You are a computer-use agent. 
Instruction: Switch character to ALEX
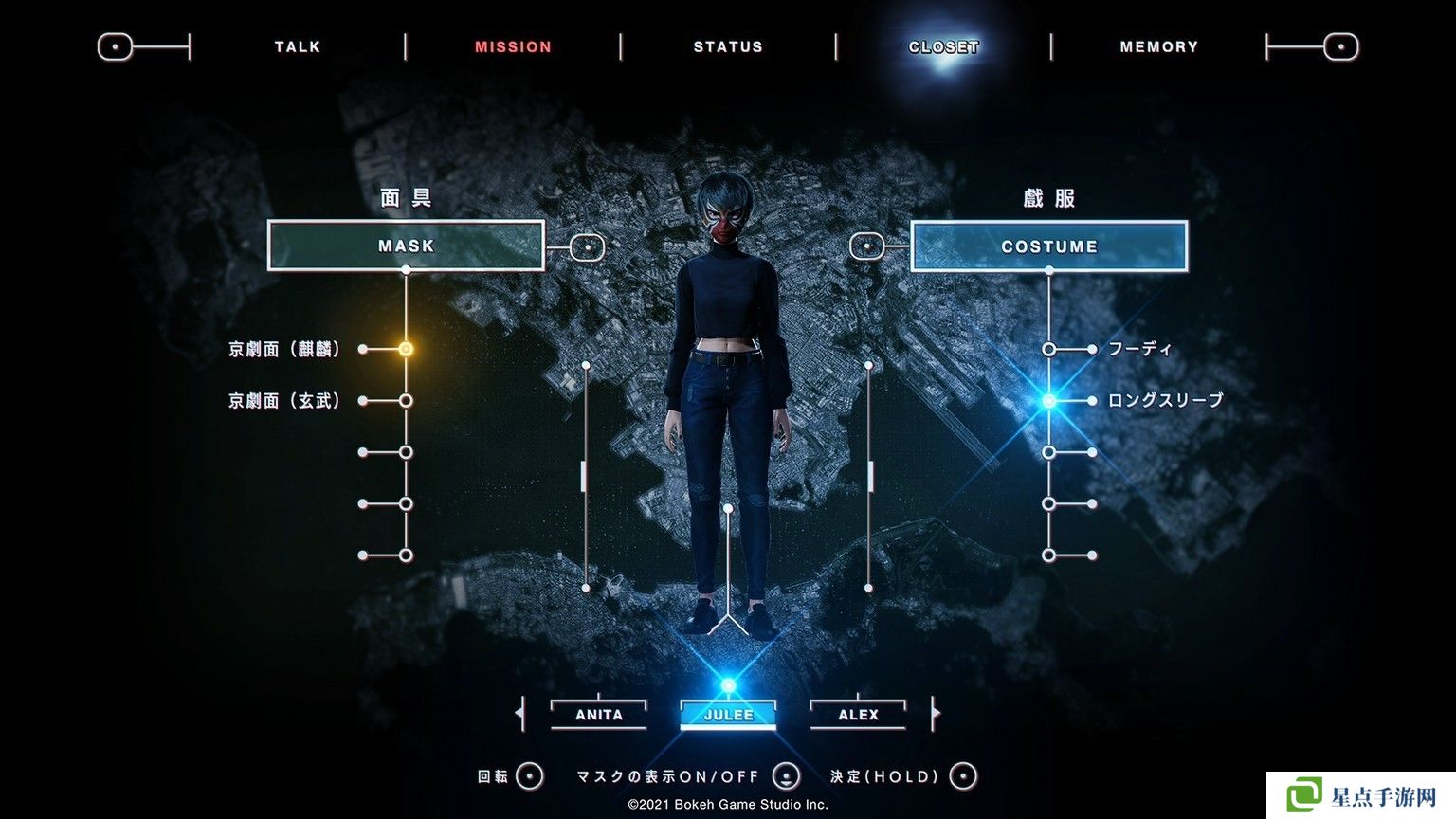click(858, 715)
